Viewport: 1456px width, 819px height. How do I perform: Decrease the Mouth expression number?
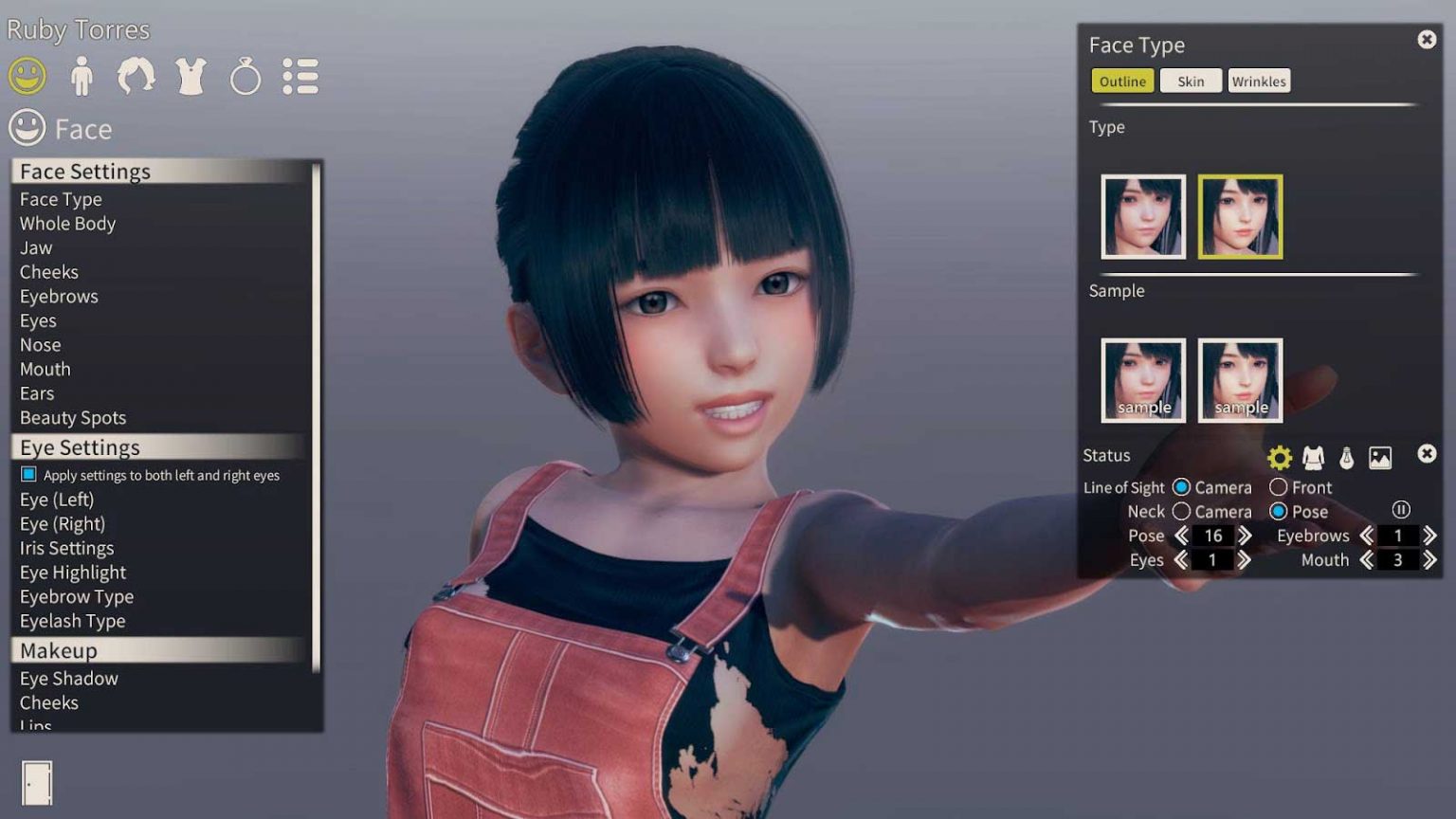[x=1367, y=560]
